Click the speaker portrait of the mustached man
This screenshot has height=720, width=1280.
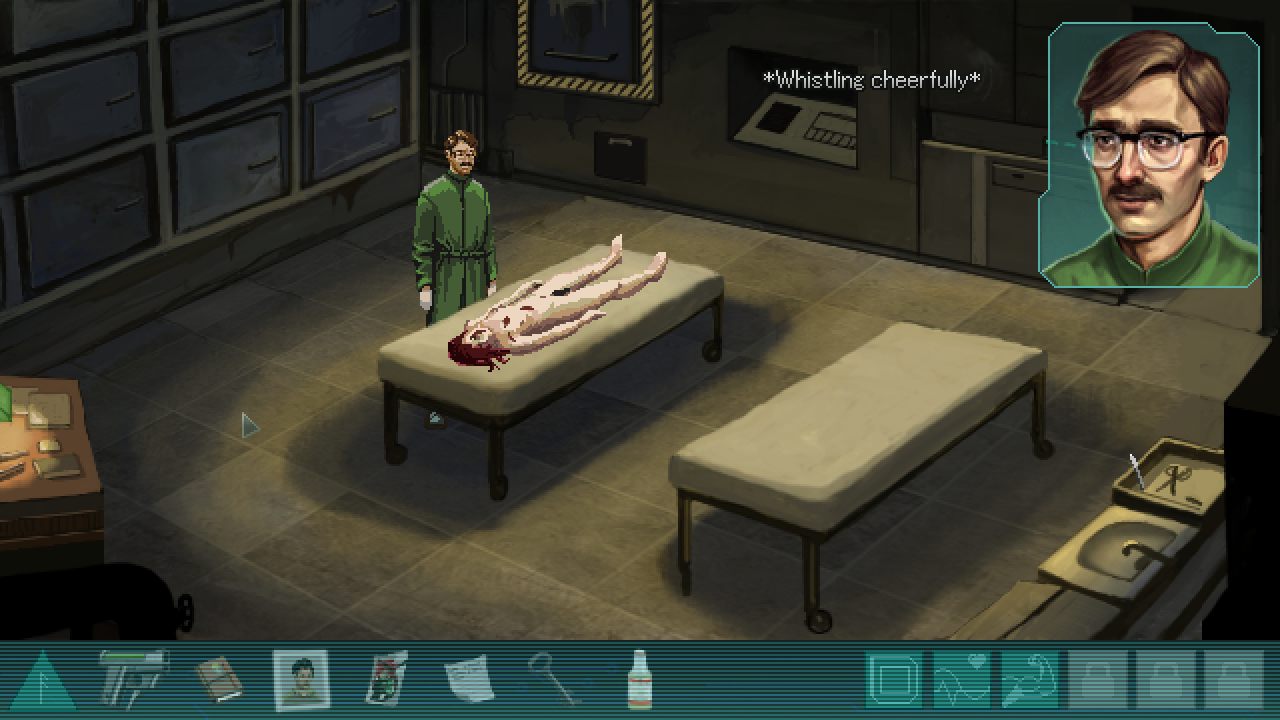(x=1149, y=158)
